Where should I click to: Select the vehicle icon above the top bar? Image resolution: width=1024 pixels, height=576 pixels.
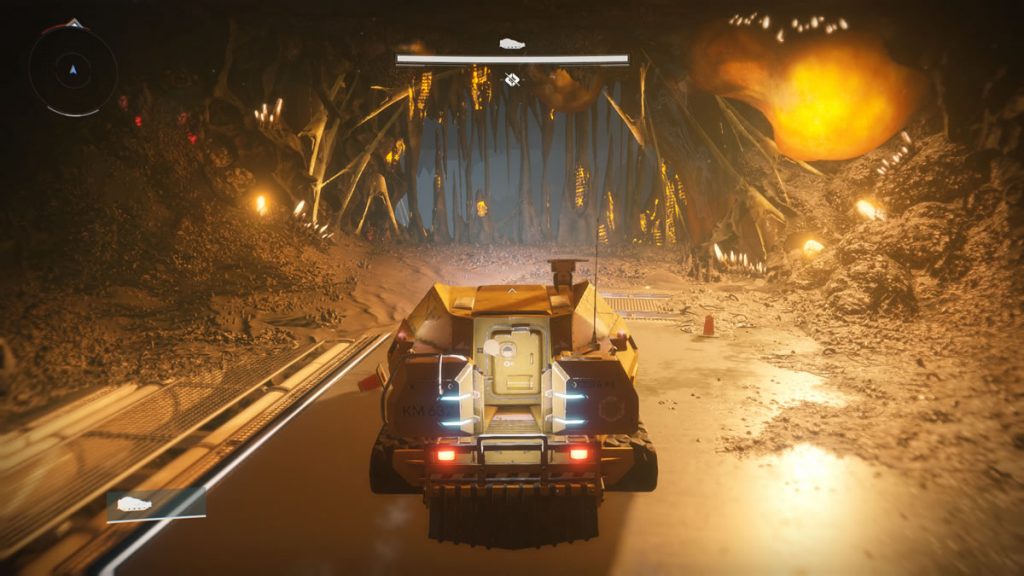[512, 44]
